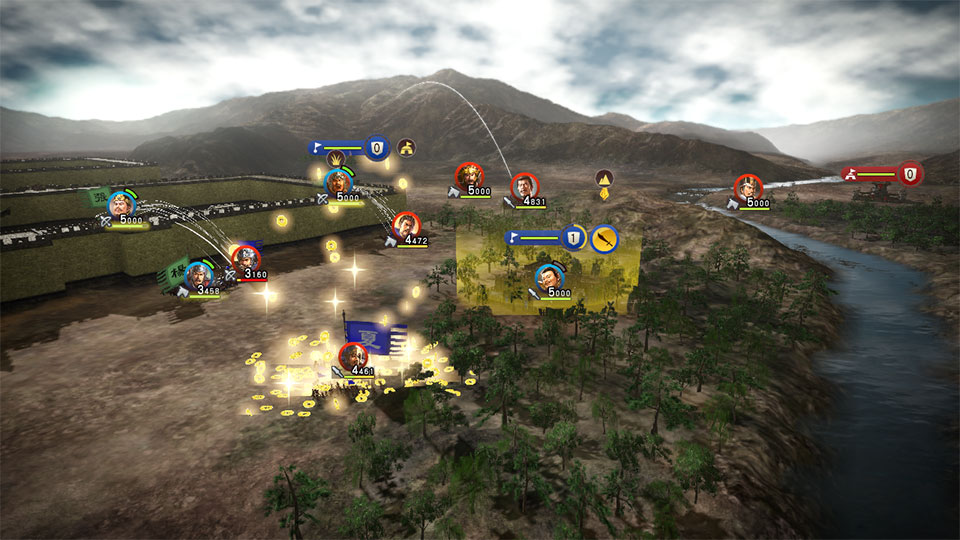Activate the yellow sword icon
The image size is (960, 540).
pyautogui.click(x=604, y=239)
